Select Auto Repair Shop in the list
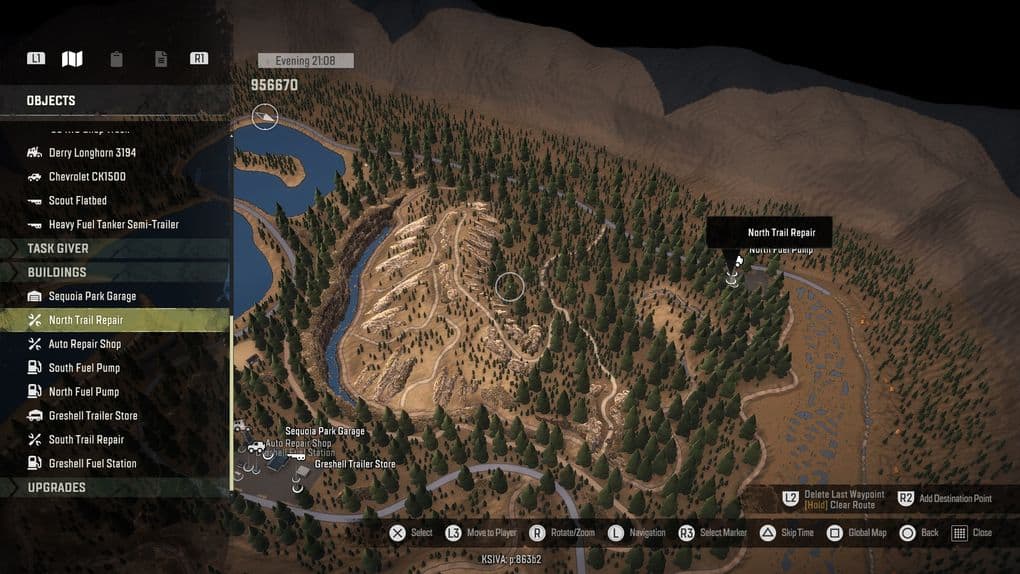The width and height of the screenshot is (1020, 574). (84, 344)
